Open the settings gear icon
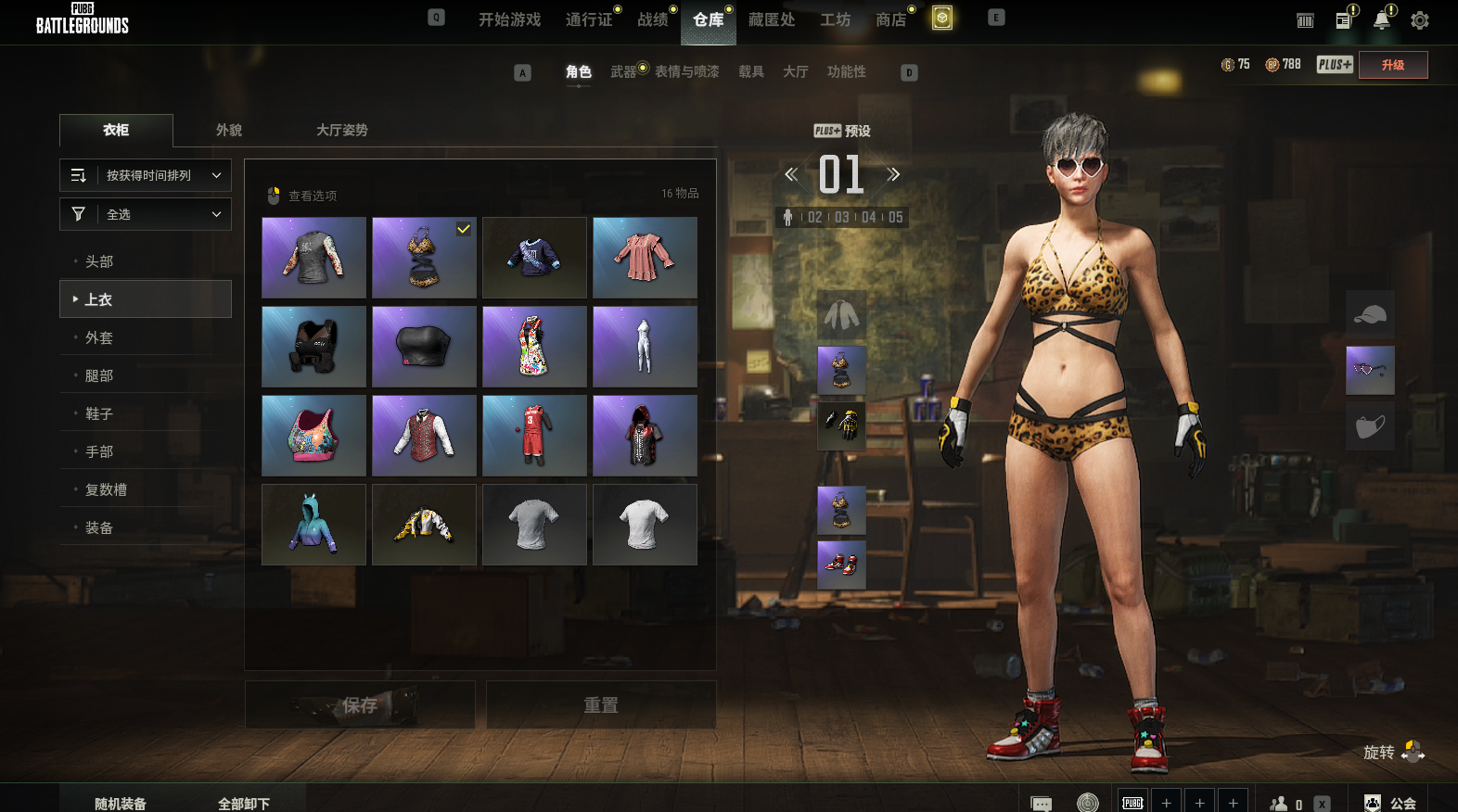Viewport: 1458px width, 812px height. (x=1419, y=20)
